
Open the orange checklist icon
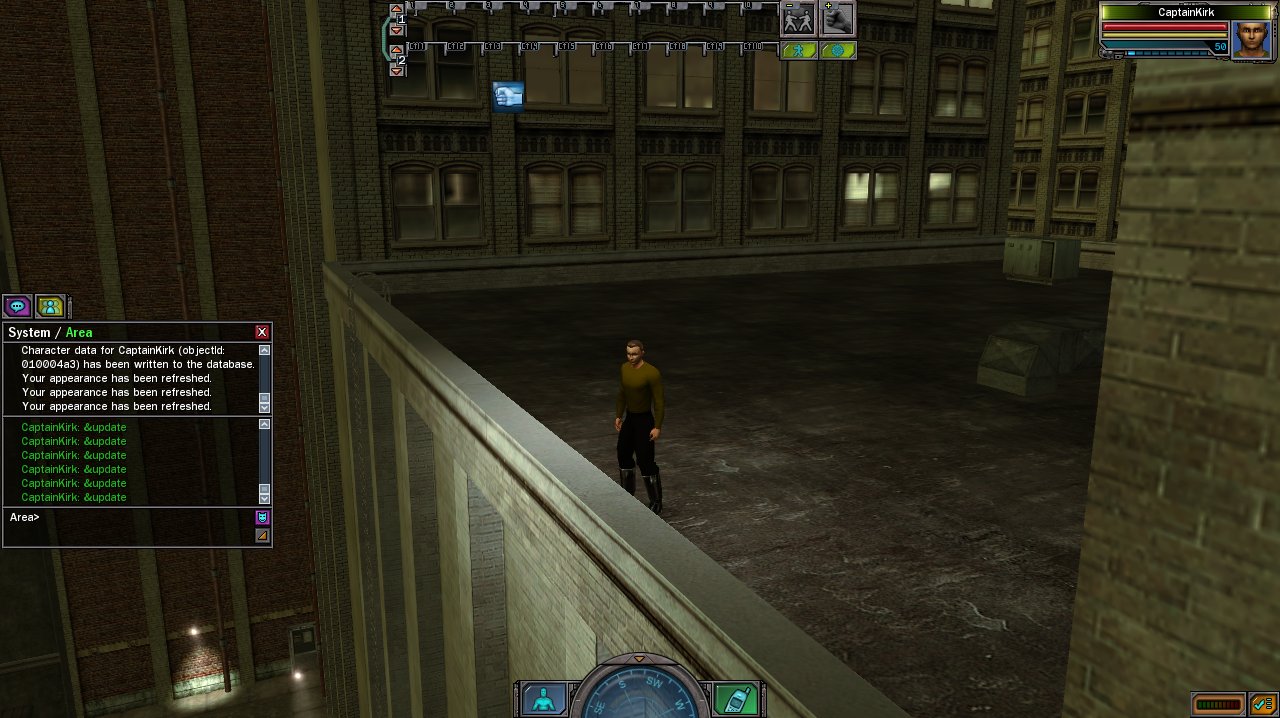click(x=1262, y=704)
